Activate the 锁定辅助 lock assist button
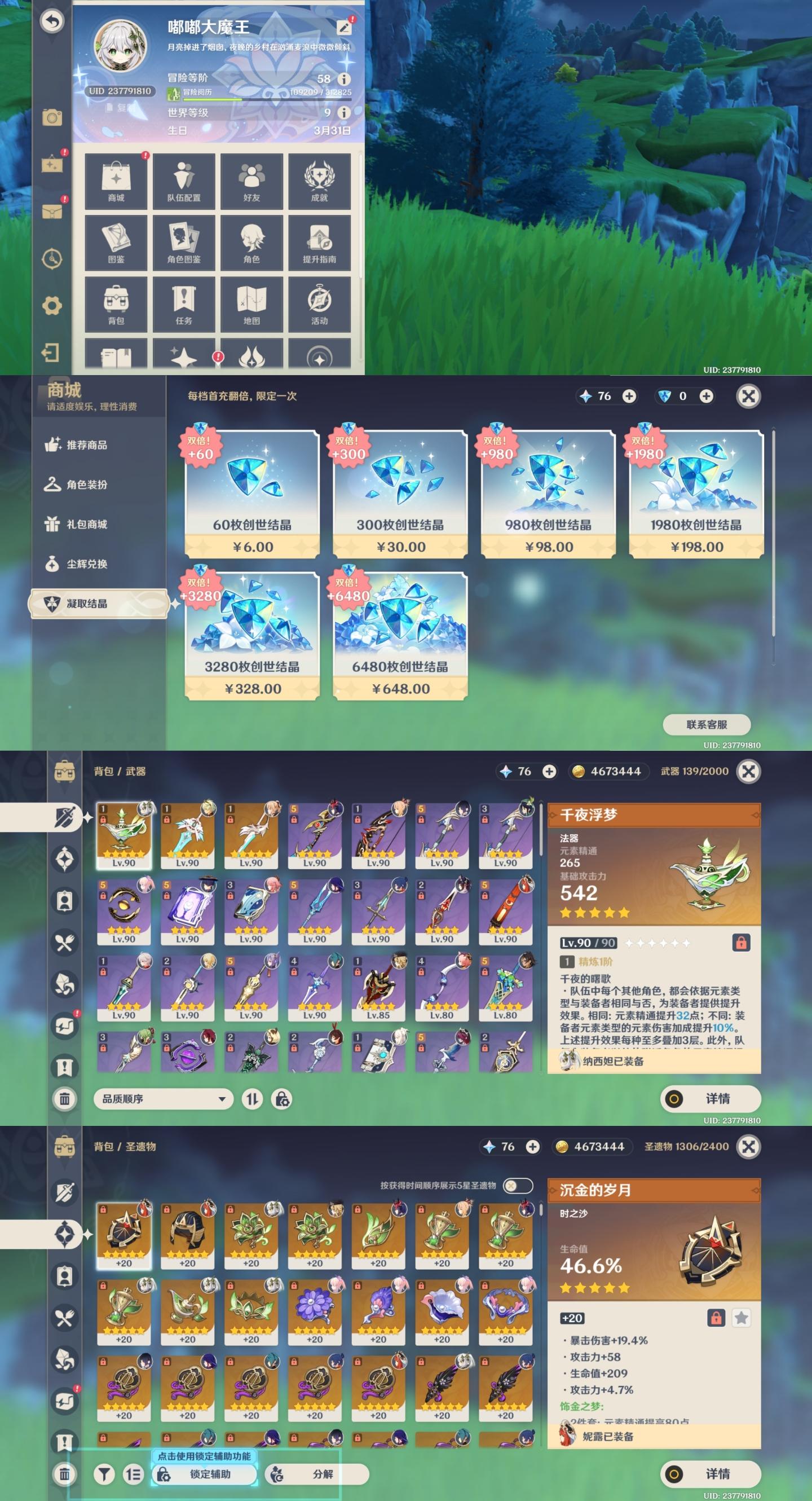The width and height of the screenshot is (812, 1501). click(205, 1473)
